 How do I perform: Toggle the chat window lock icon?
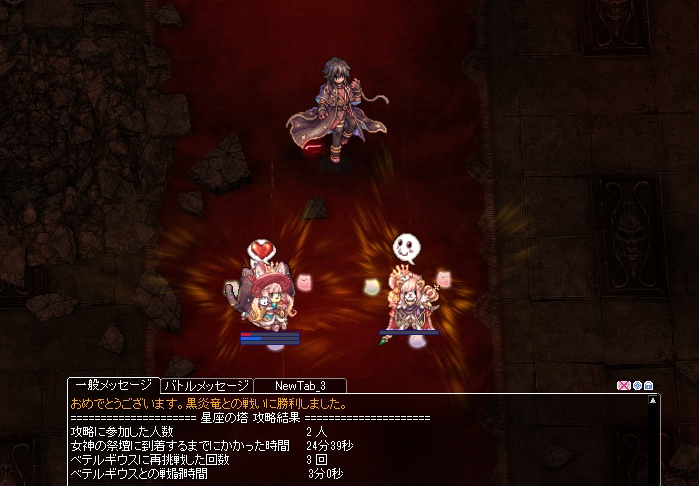coord(649,385)
